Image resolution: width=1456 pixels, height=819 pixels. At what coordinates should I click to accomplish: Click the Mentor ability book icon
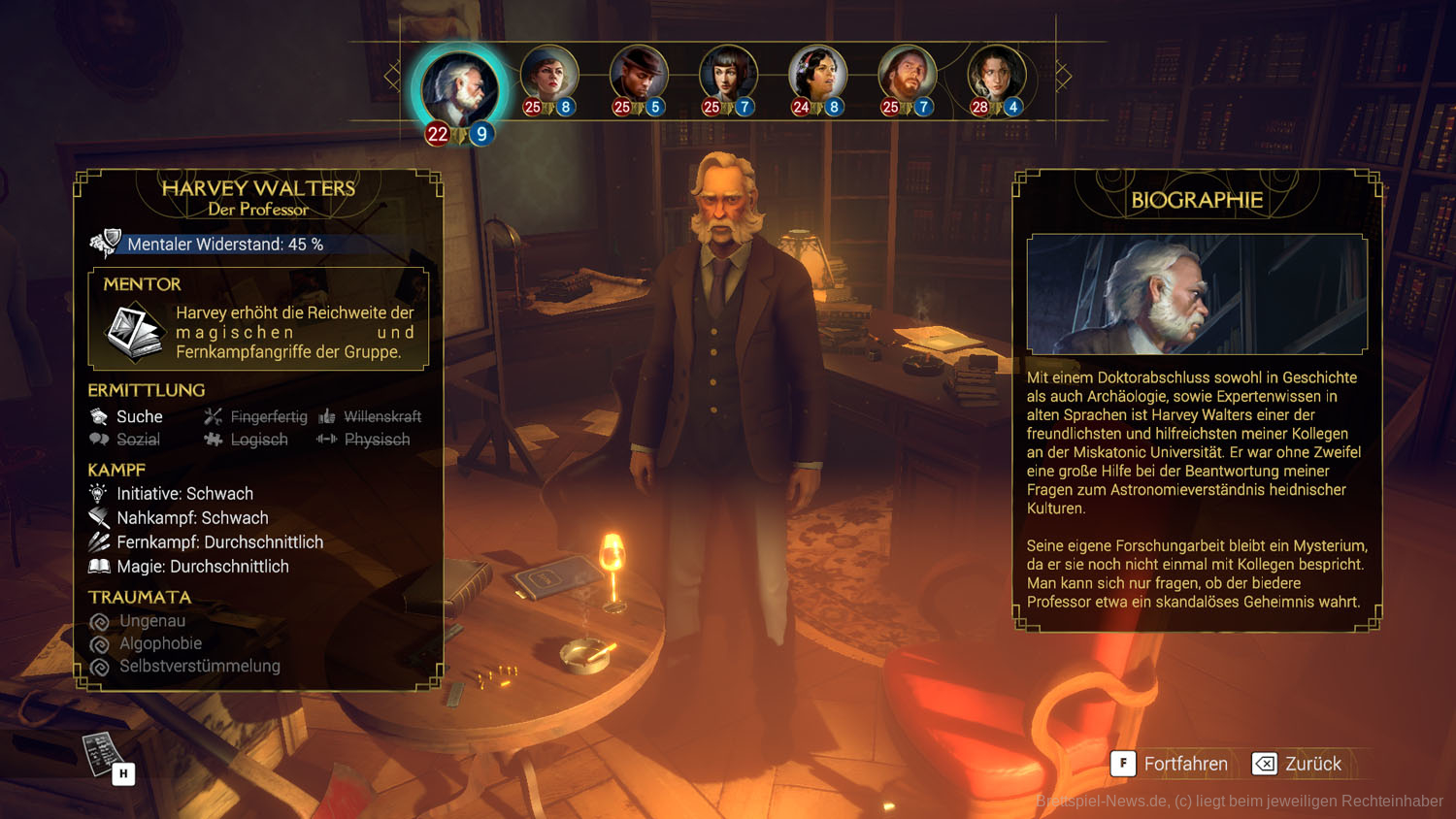tap(134, 331)
